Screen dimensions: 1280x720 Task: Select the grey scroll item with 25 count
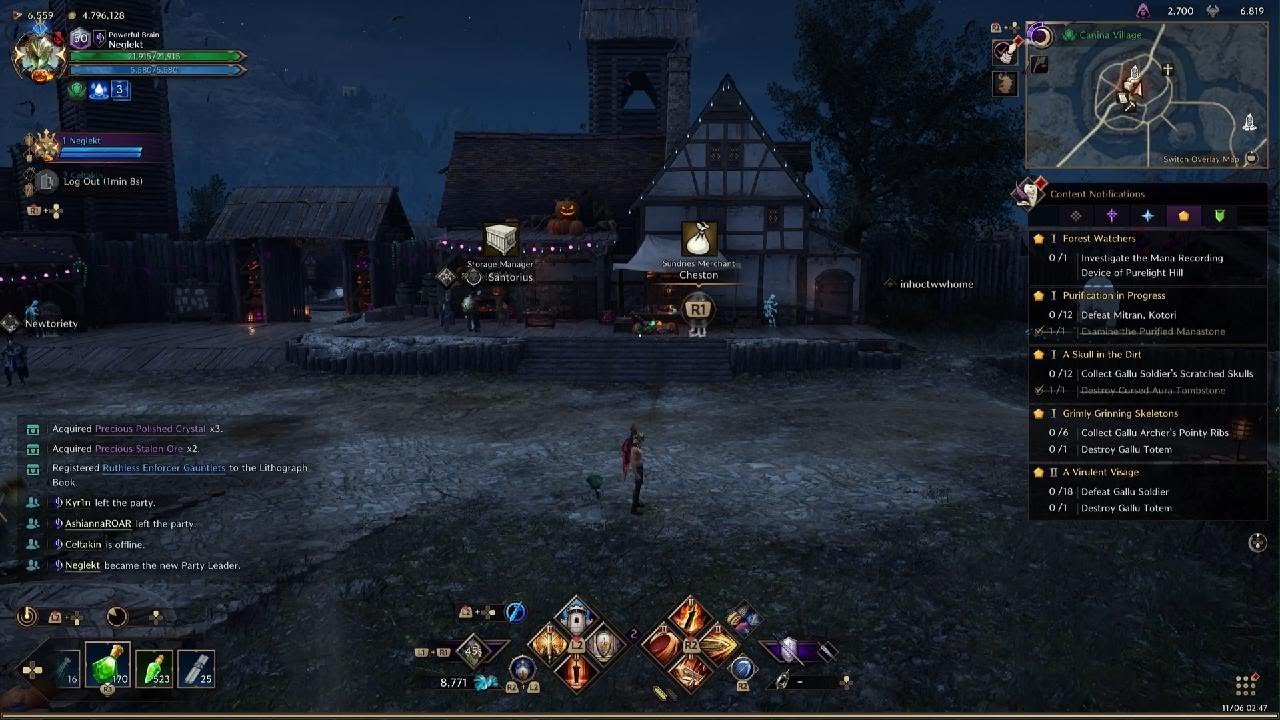(198, 668)
